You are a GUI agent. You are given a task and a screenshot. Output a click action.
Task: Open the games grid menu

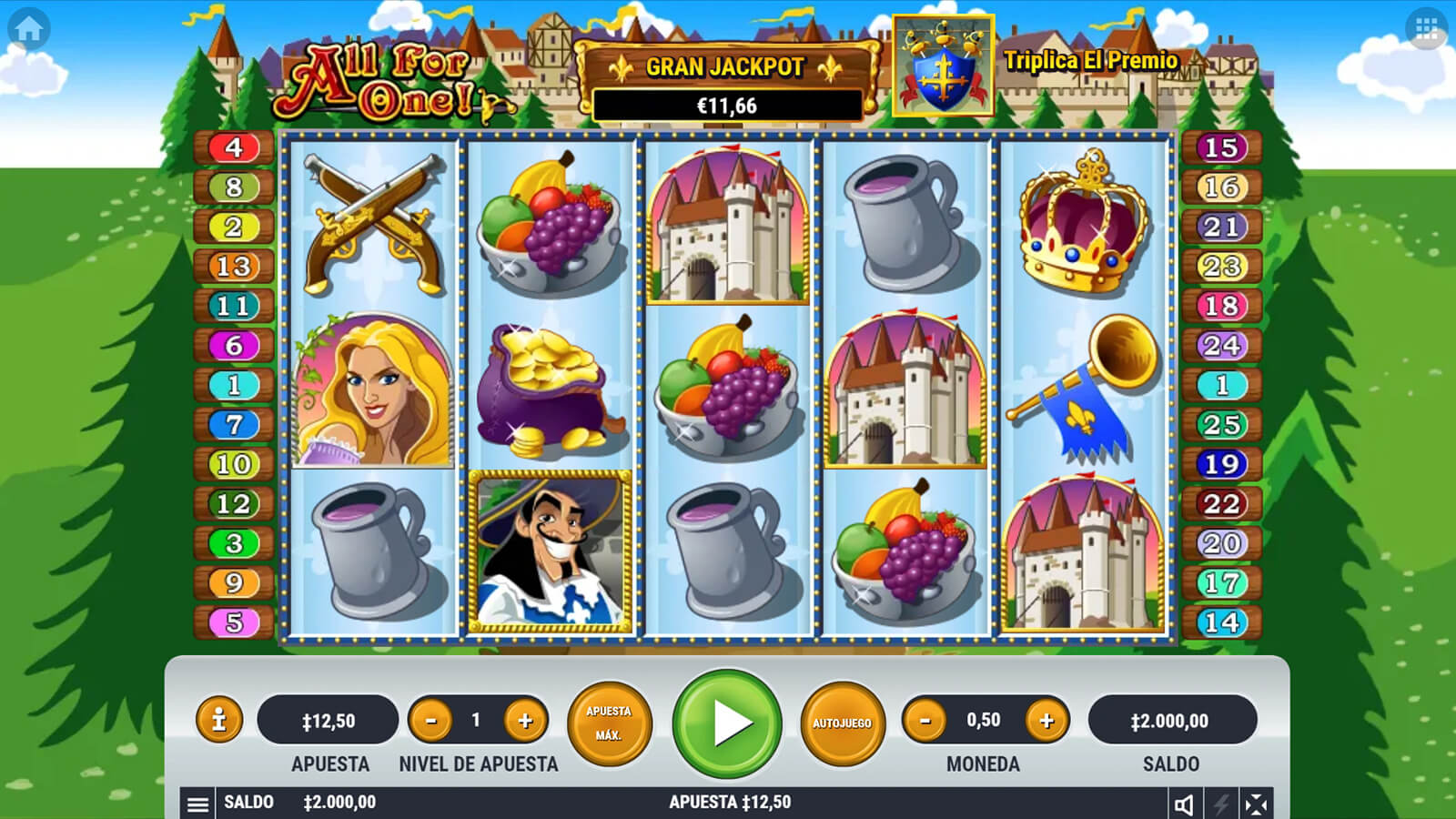pyautogui.click(x=1426, y=29)
